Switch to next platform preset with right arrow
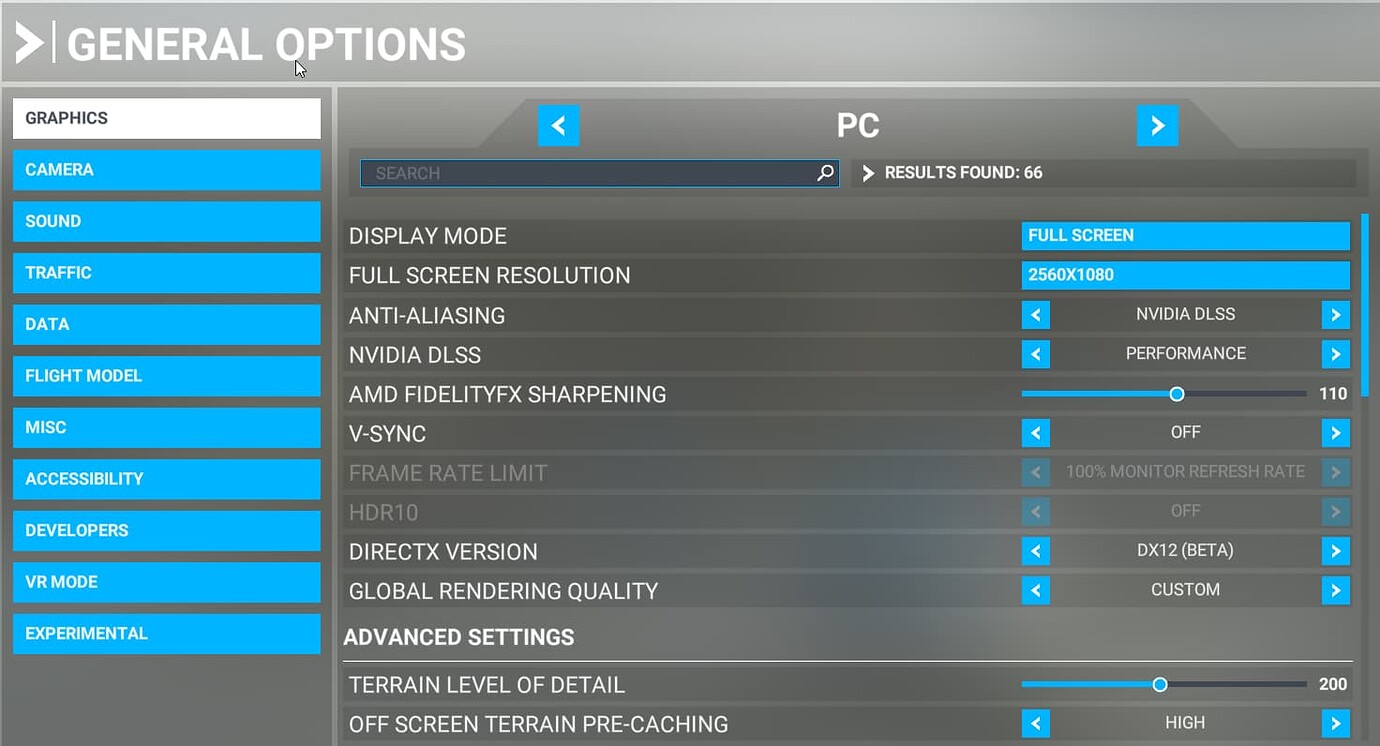Screen dimensions: 1380x746 click(1157, 125)
